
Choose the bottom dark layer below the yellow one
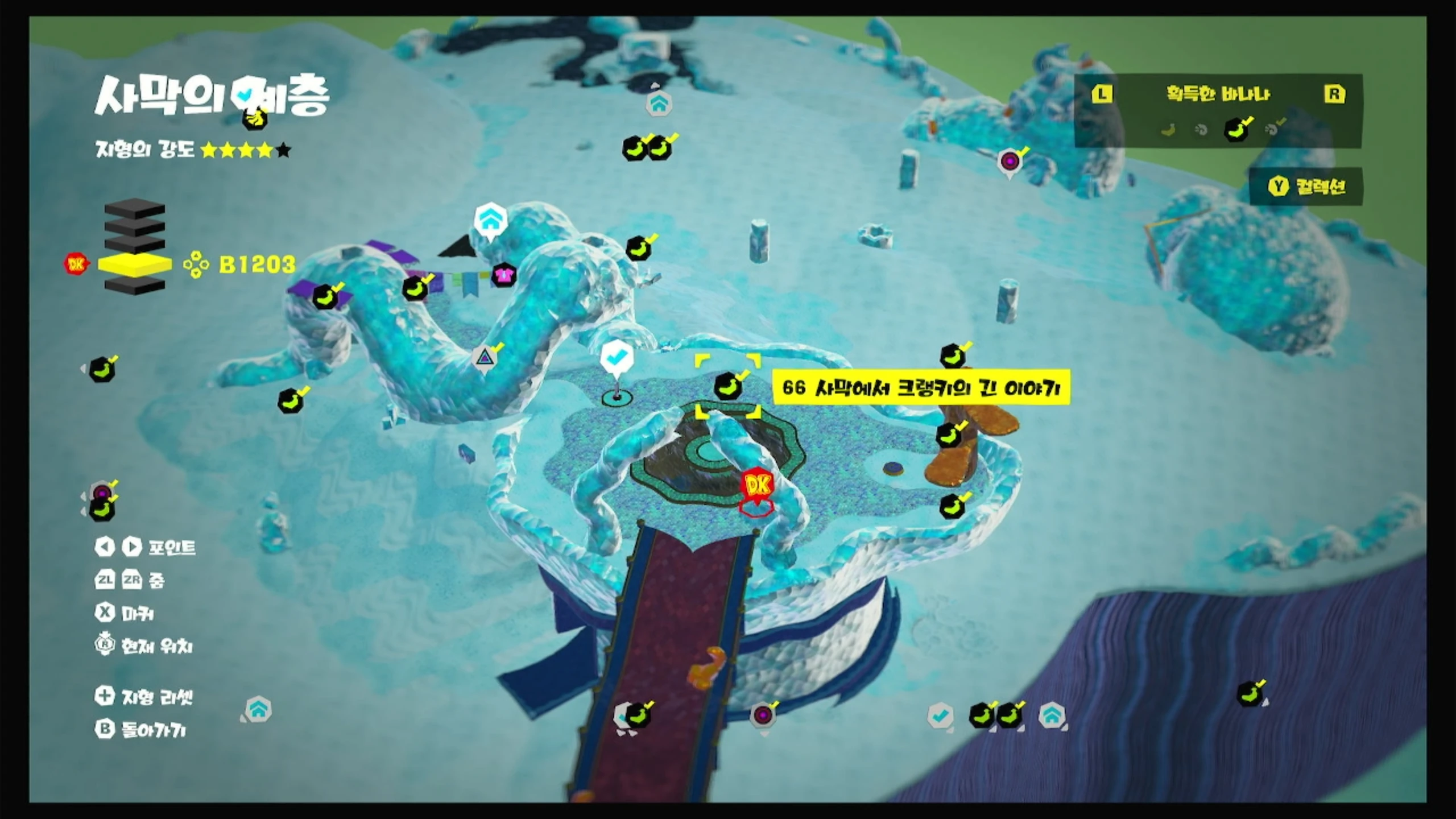click(135, 286)
